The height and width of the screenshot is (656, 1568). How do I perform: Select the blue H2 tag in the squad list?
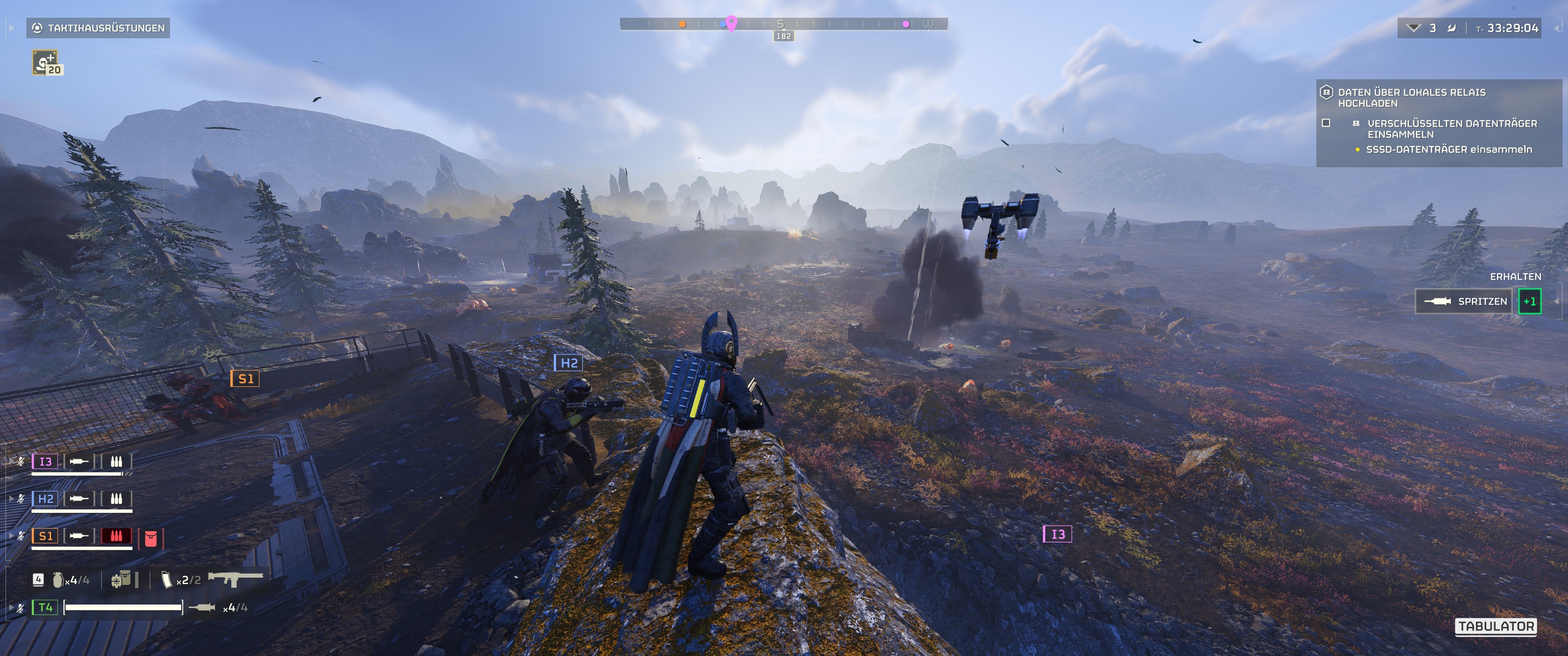(46, 499)
